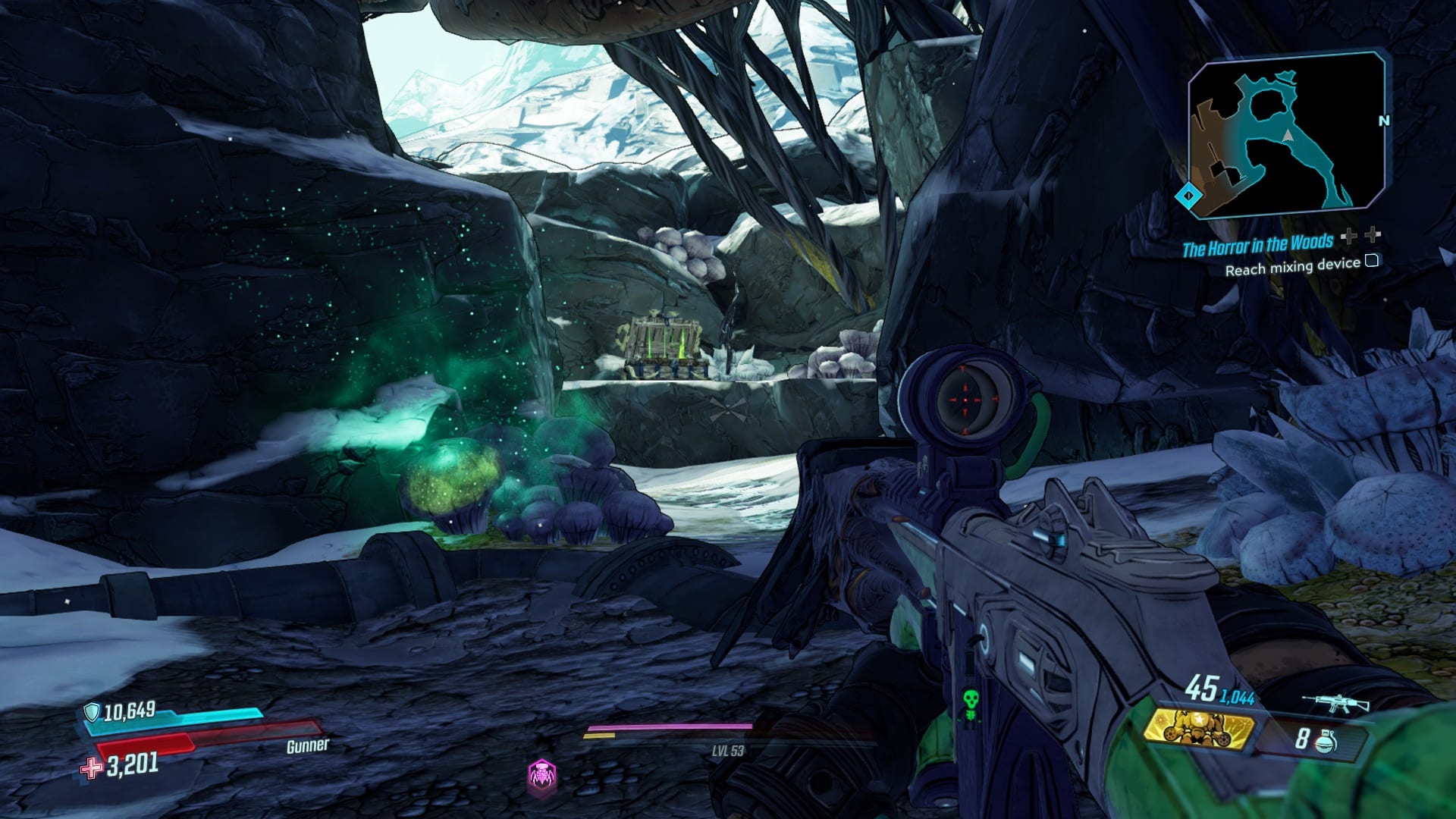Open the minimap
The height and width of the screenshot is (819, 1456).
[1286, 134]
